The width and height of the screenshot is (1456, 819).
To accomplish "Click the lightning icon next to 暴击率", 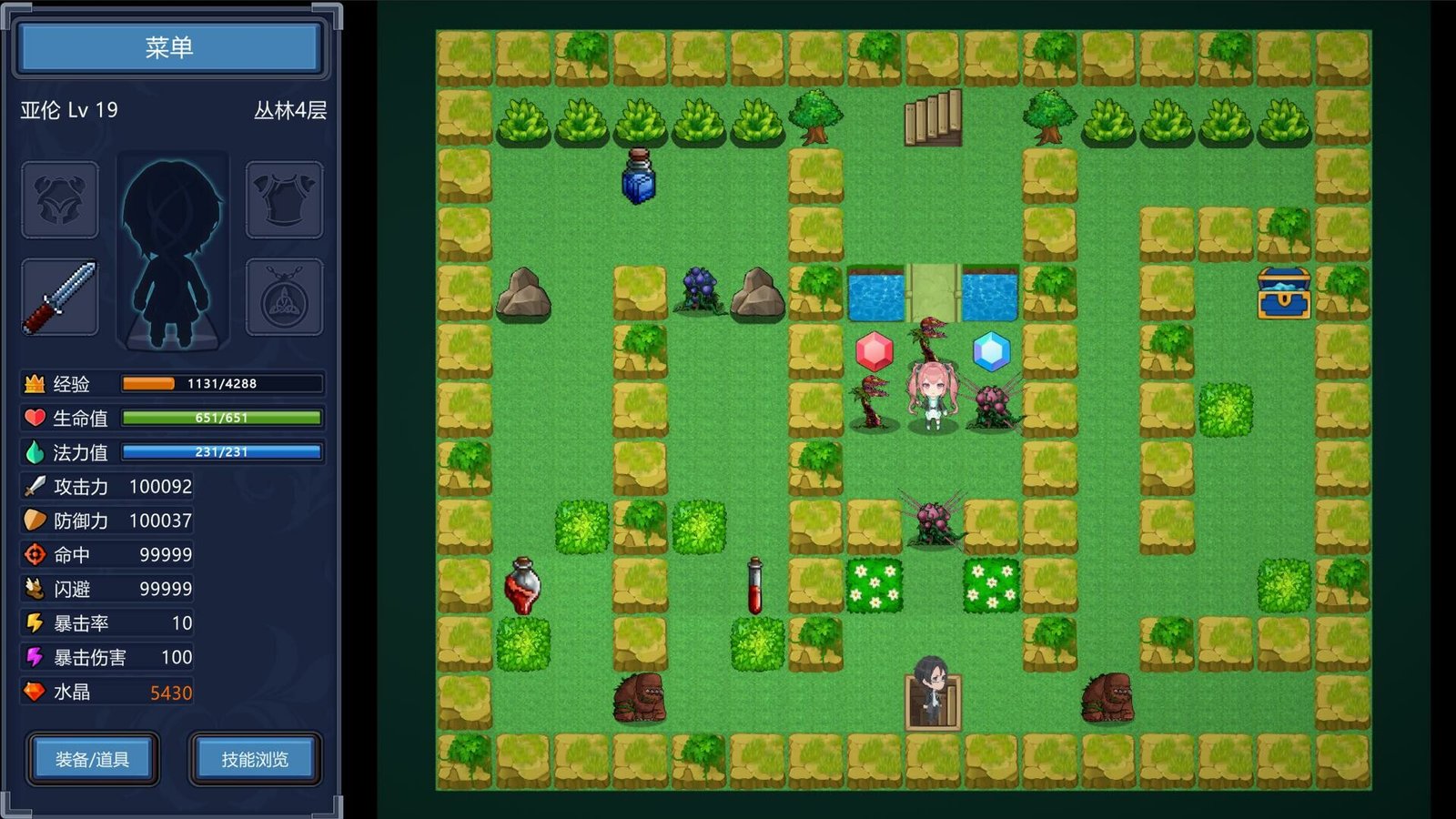I will (34, 622).
